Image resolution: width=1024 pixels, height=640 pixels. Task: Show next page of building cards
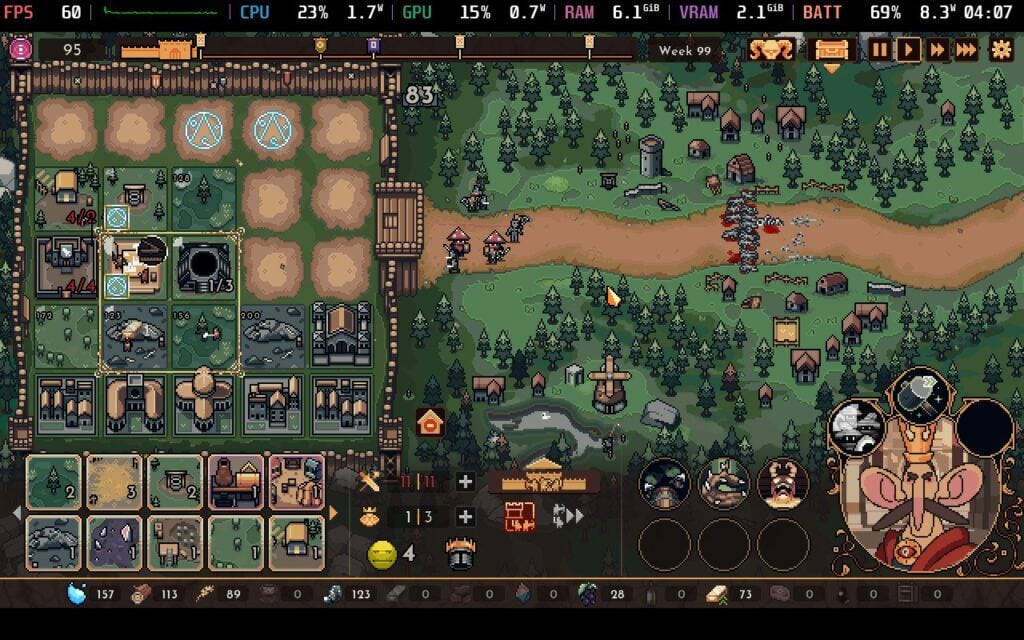(x=333, y=513)
